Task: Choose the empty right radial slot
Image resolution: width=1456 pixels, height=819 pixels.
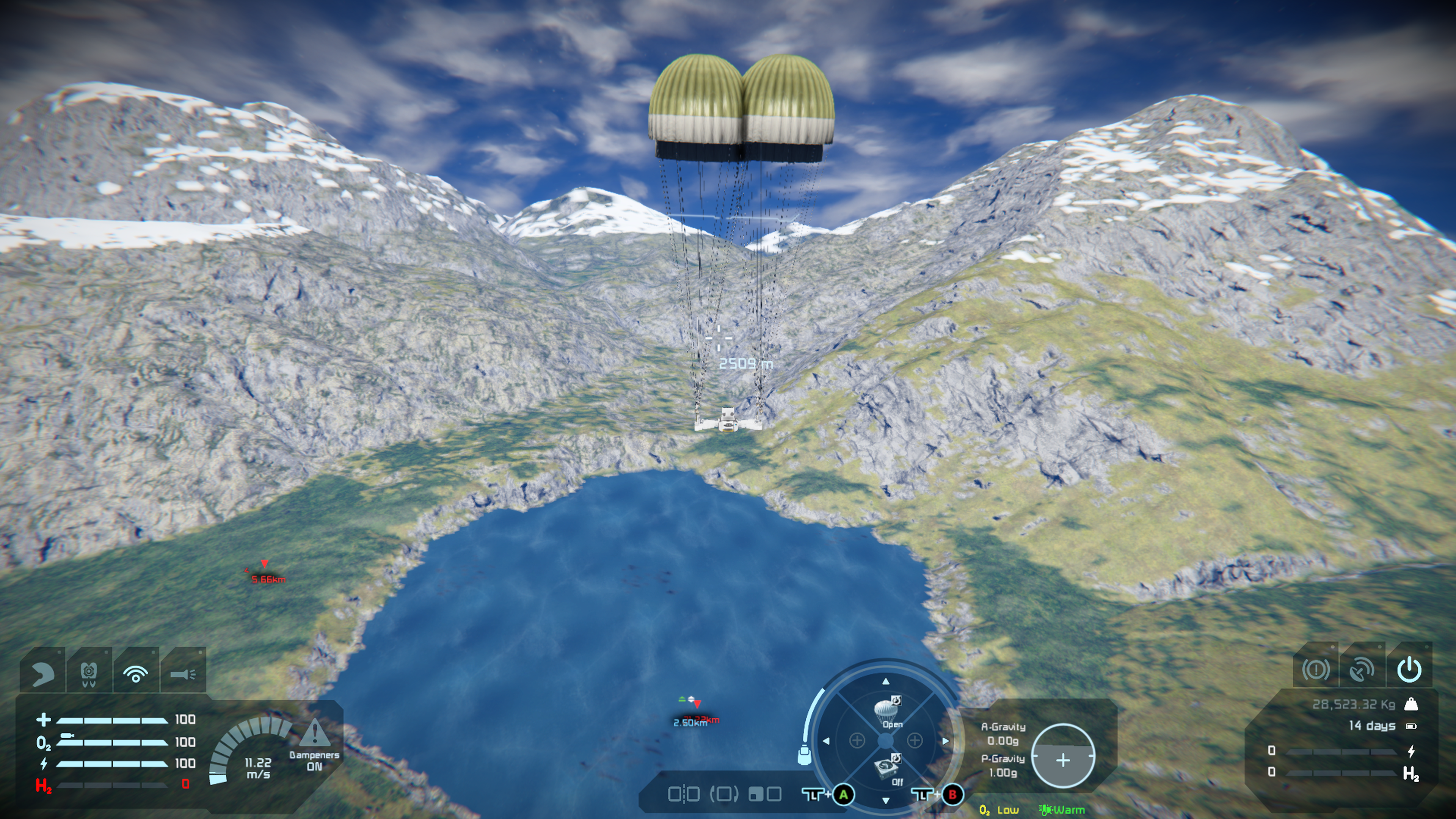Action: [915, 741]
